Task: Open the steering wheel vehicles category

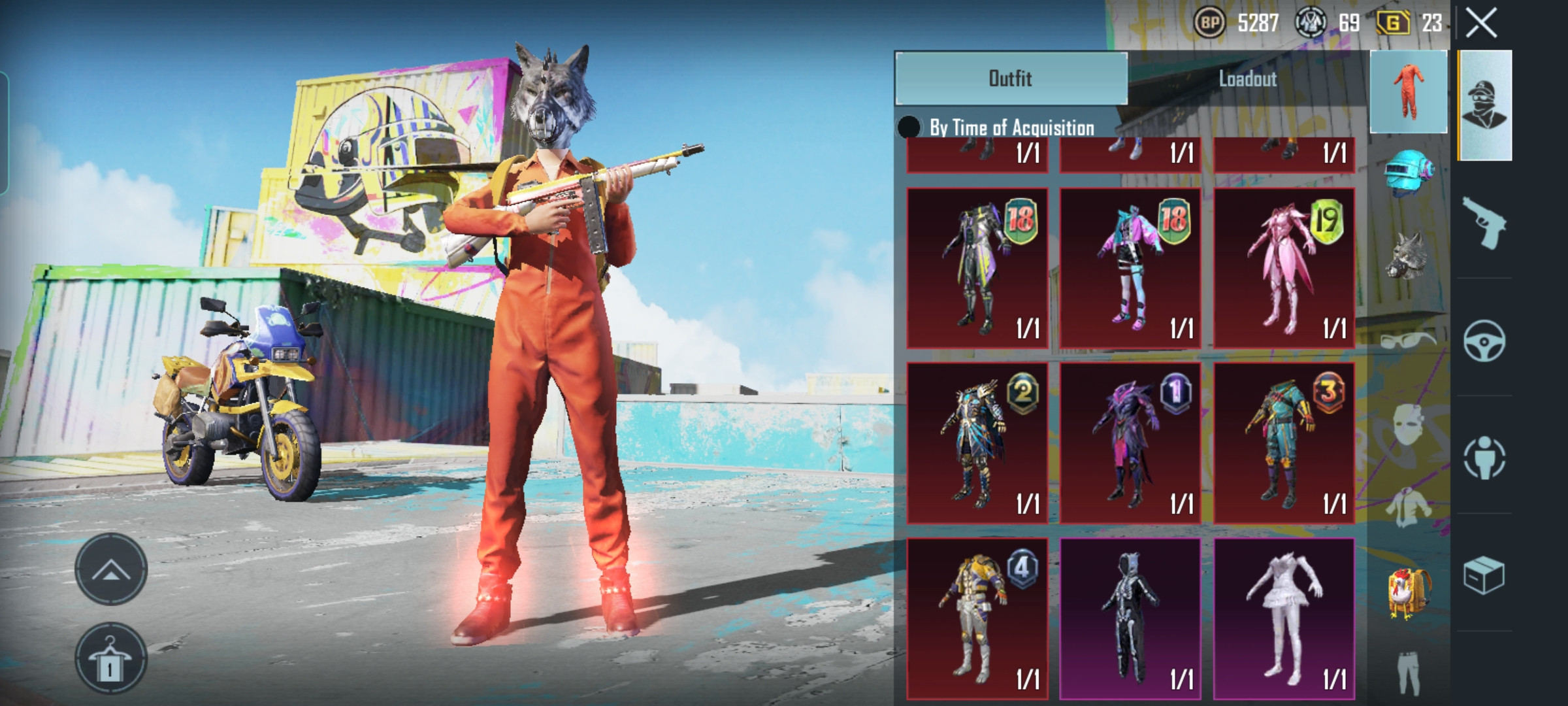Action: (1484, 341)
